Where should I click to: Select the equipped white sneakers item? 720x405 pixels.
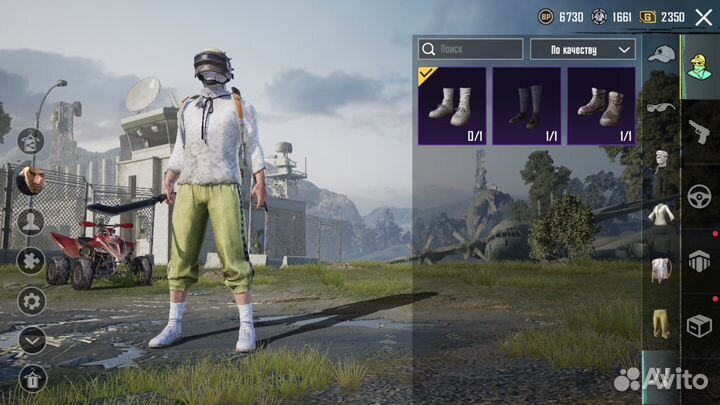(452, 106)
